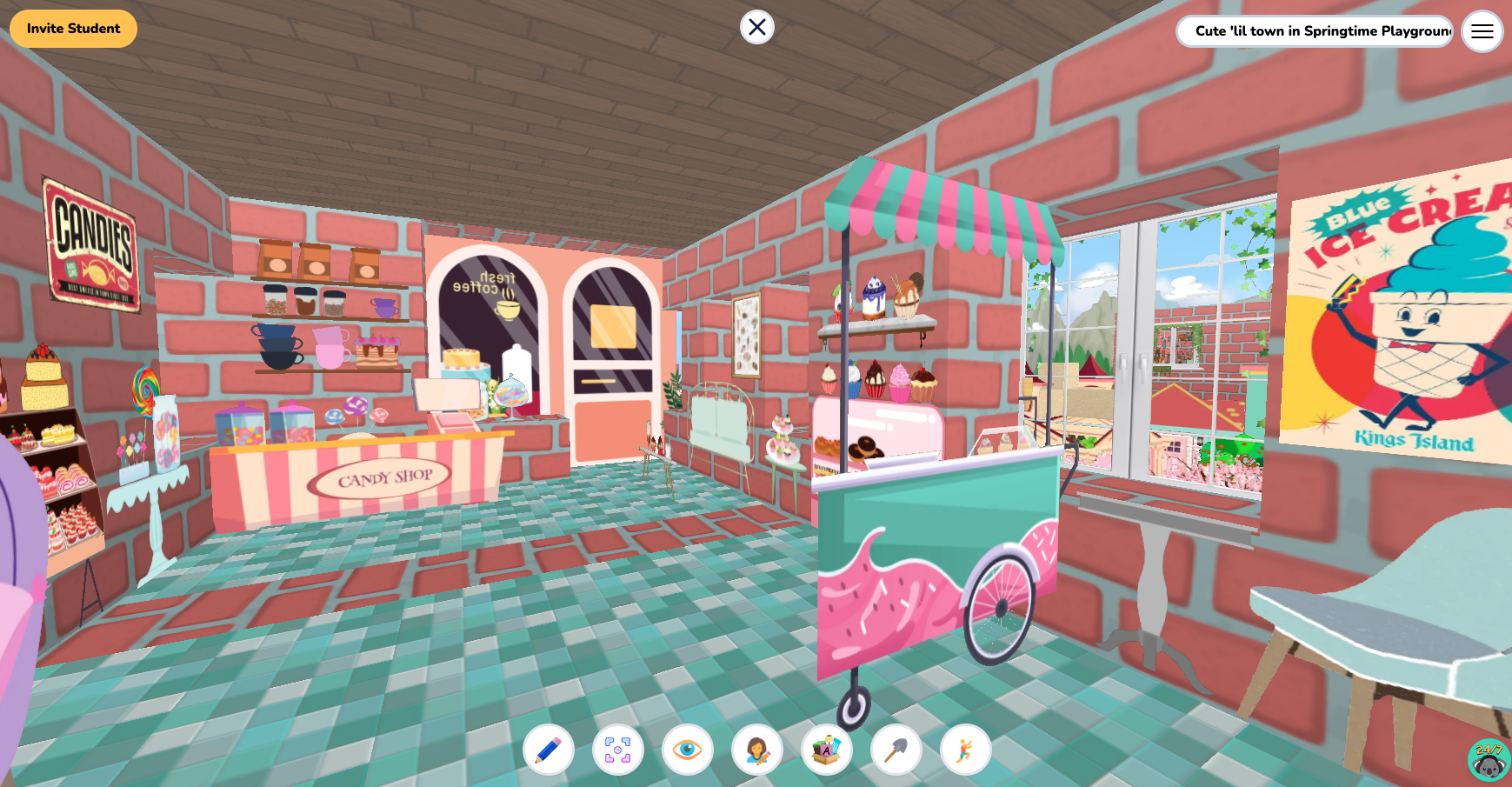Click the Invite Student button

pyautogui.click(x=73, y=28)
